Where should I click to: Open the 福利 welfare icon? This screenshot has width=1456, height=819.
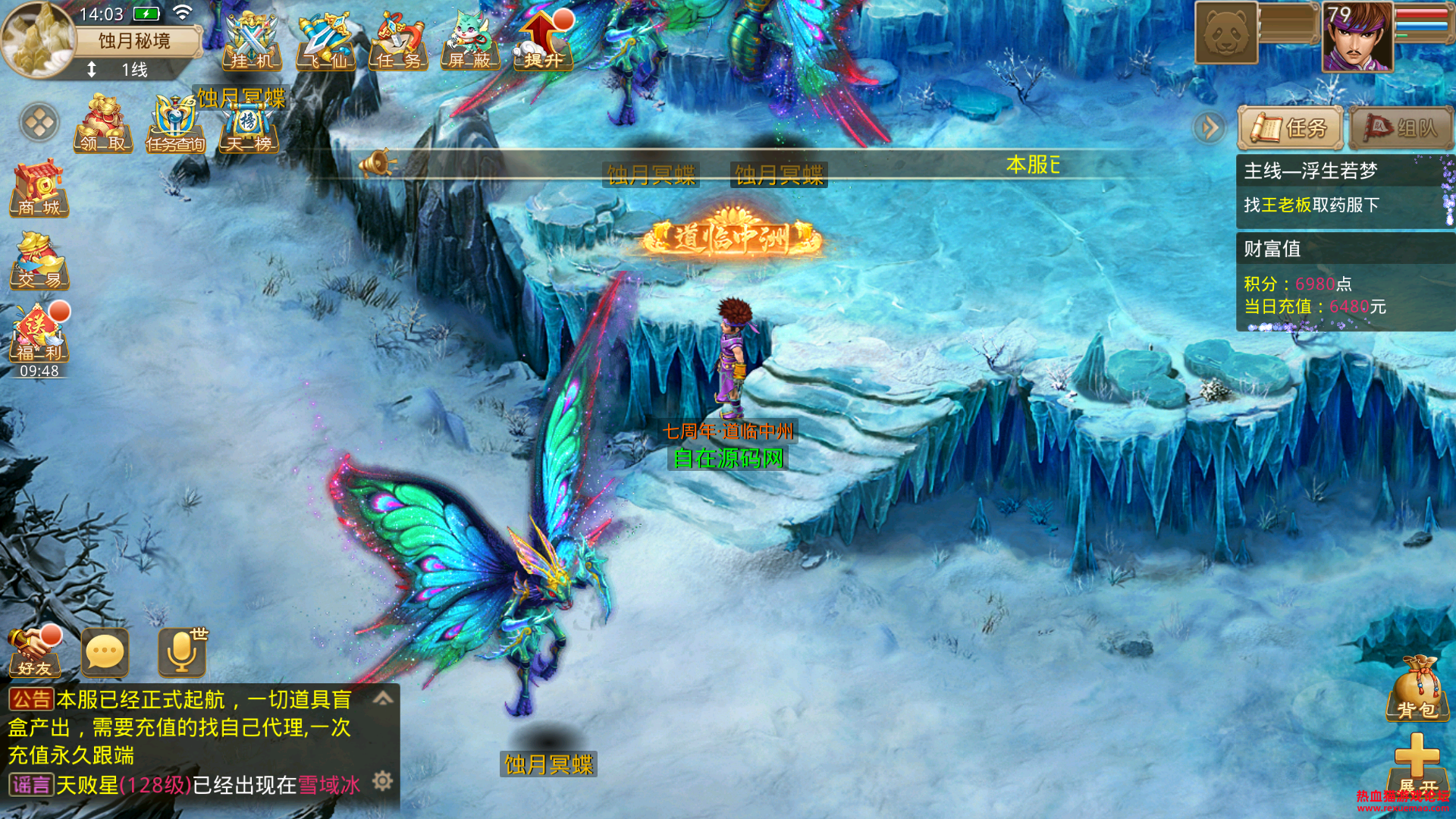pyautogui.click(x=39, y=334)
